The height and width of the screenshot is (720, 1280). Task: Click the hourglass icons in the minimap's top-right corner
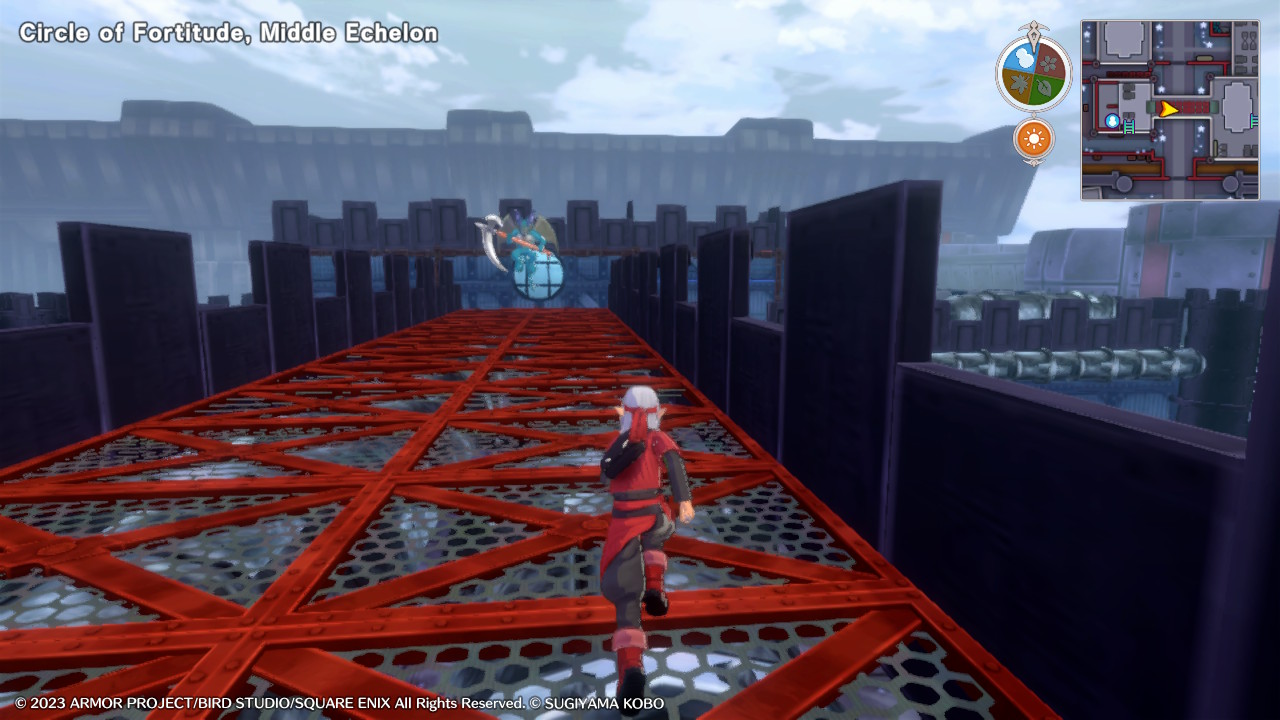1248,42
